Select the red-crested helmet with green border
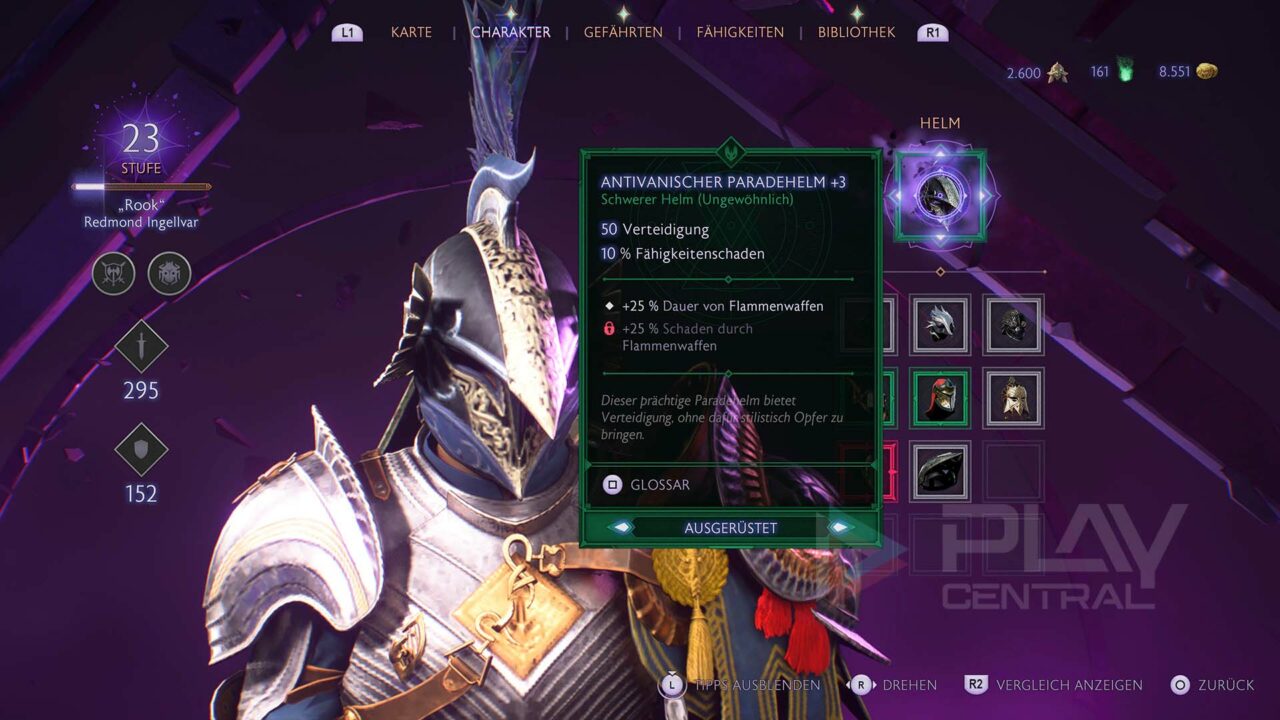This screenshot has width=1280, height=720. (x=940, y=398)
